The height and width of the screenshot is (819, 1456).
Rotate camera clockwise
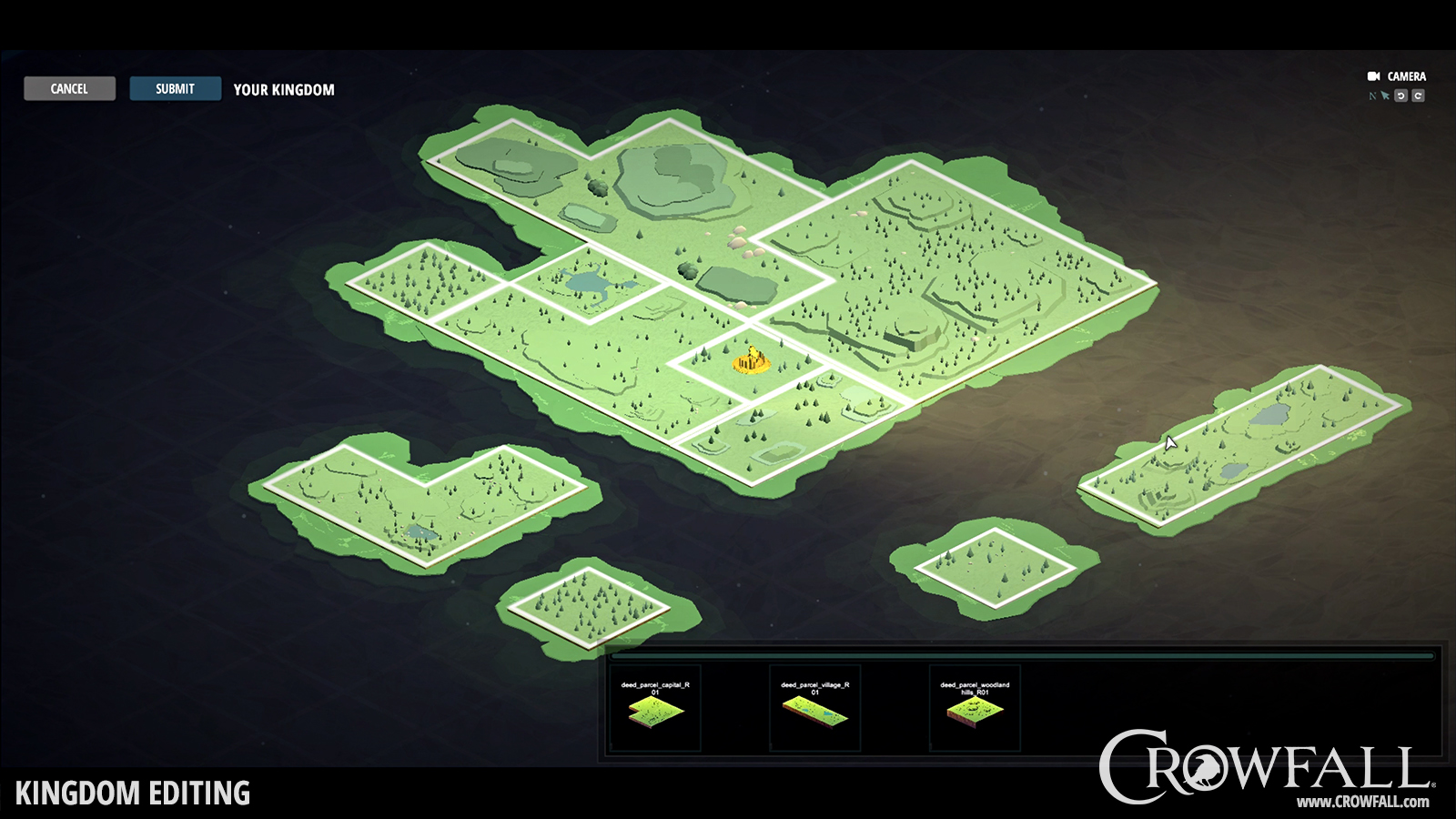tap(1418, 96)
